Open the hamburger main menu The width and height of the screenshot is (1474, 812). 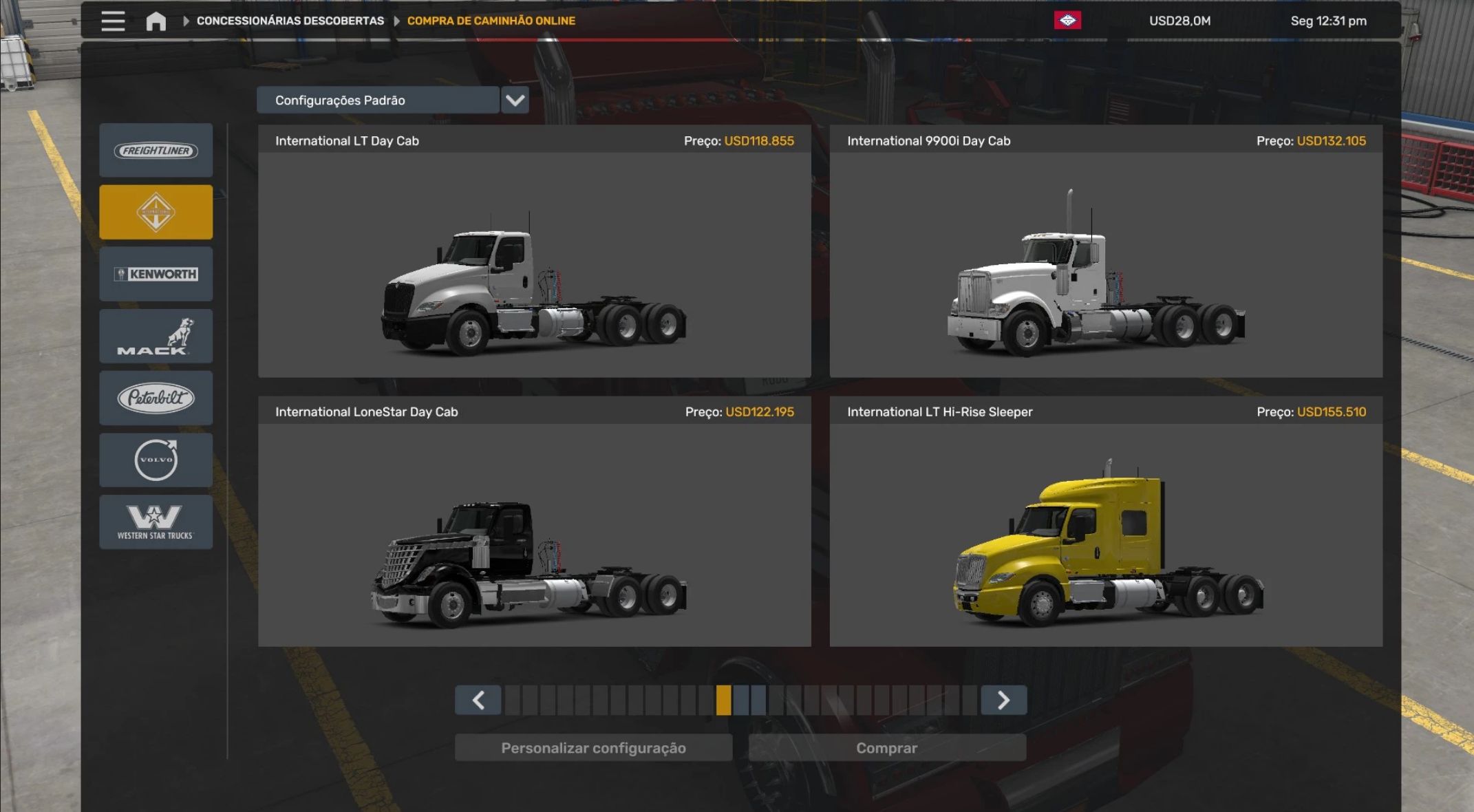113,21
